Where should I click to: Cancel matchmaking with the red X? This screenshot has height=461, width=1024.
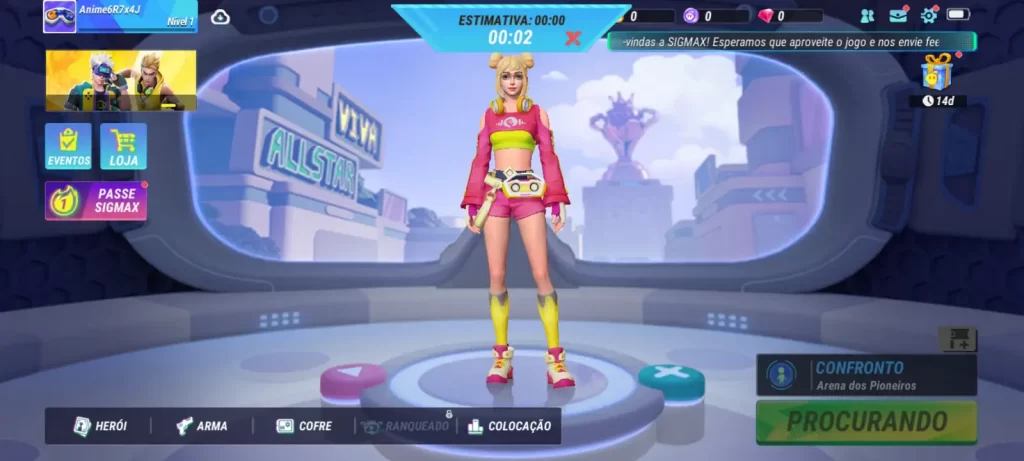[573, 38]
